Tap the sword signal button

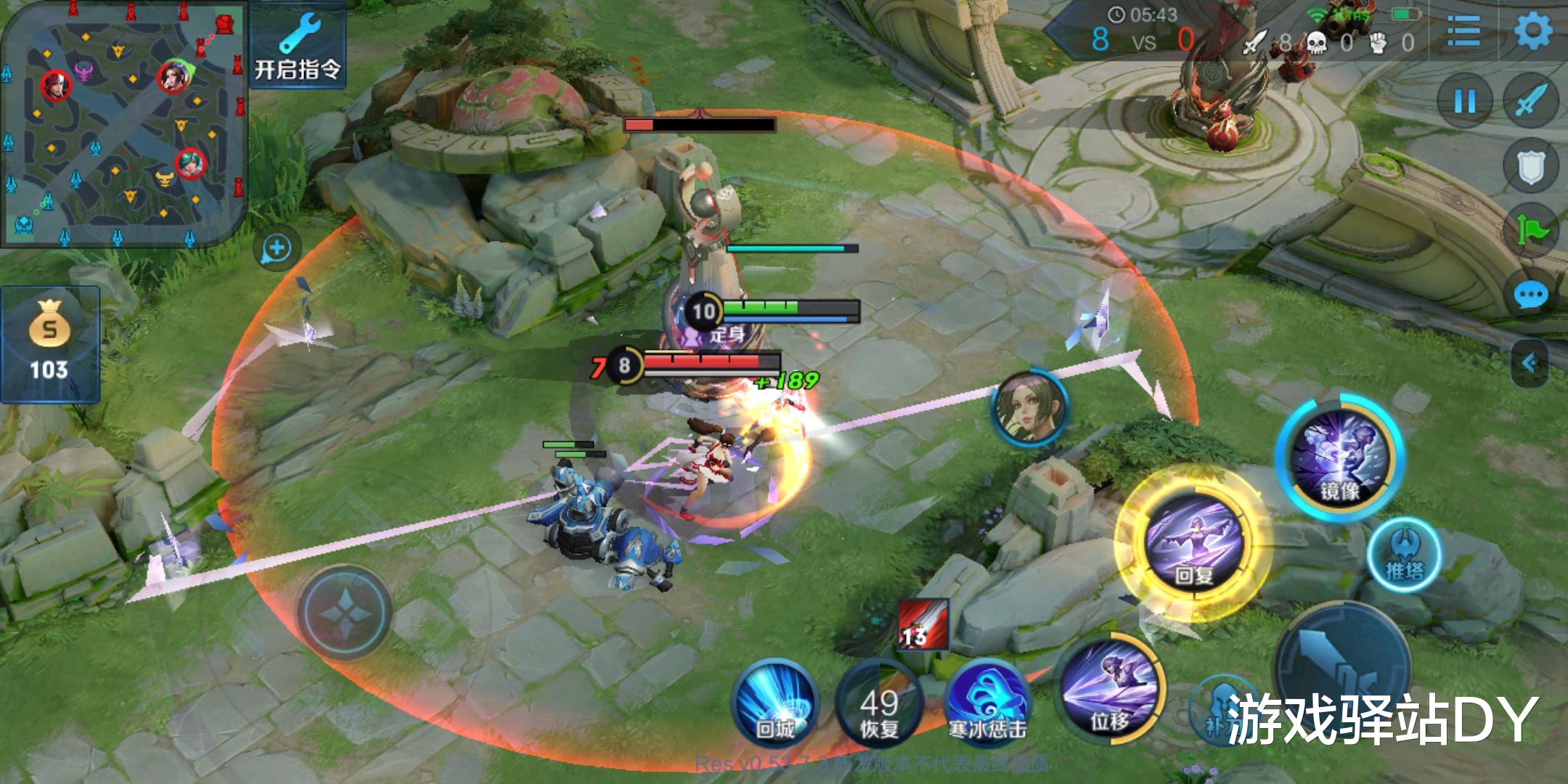click(1531, 102)
